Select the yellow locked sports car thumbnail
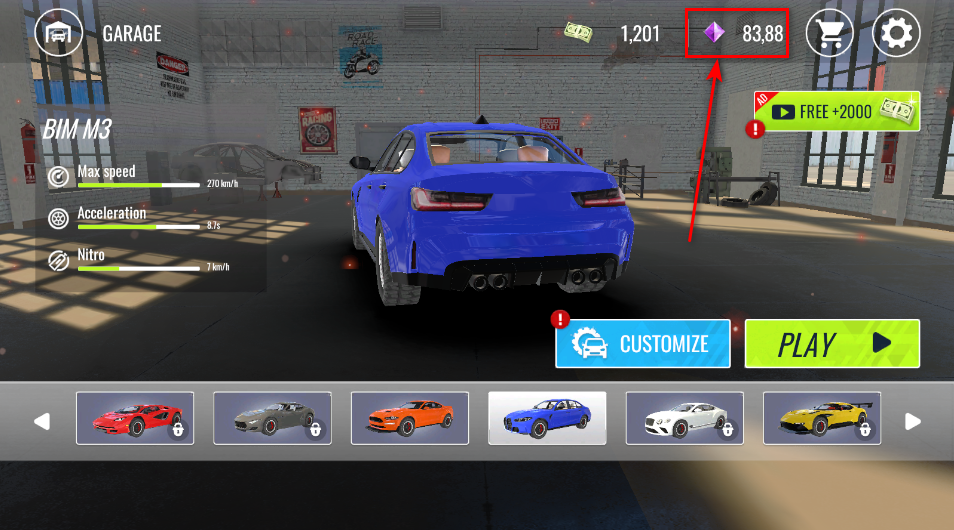 tap(822, 418)
